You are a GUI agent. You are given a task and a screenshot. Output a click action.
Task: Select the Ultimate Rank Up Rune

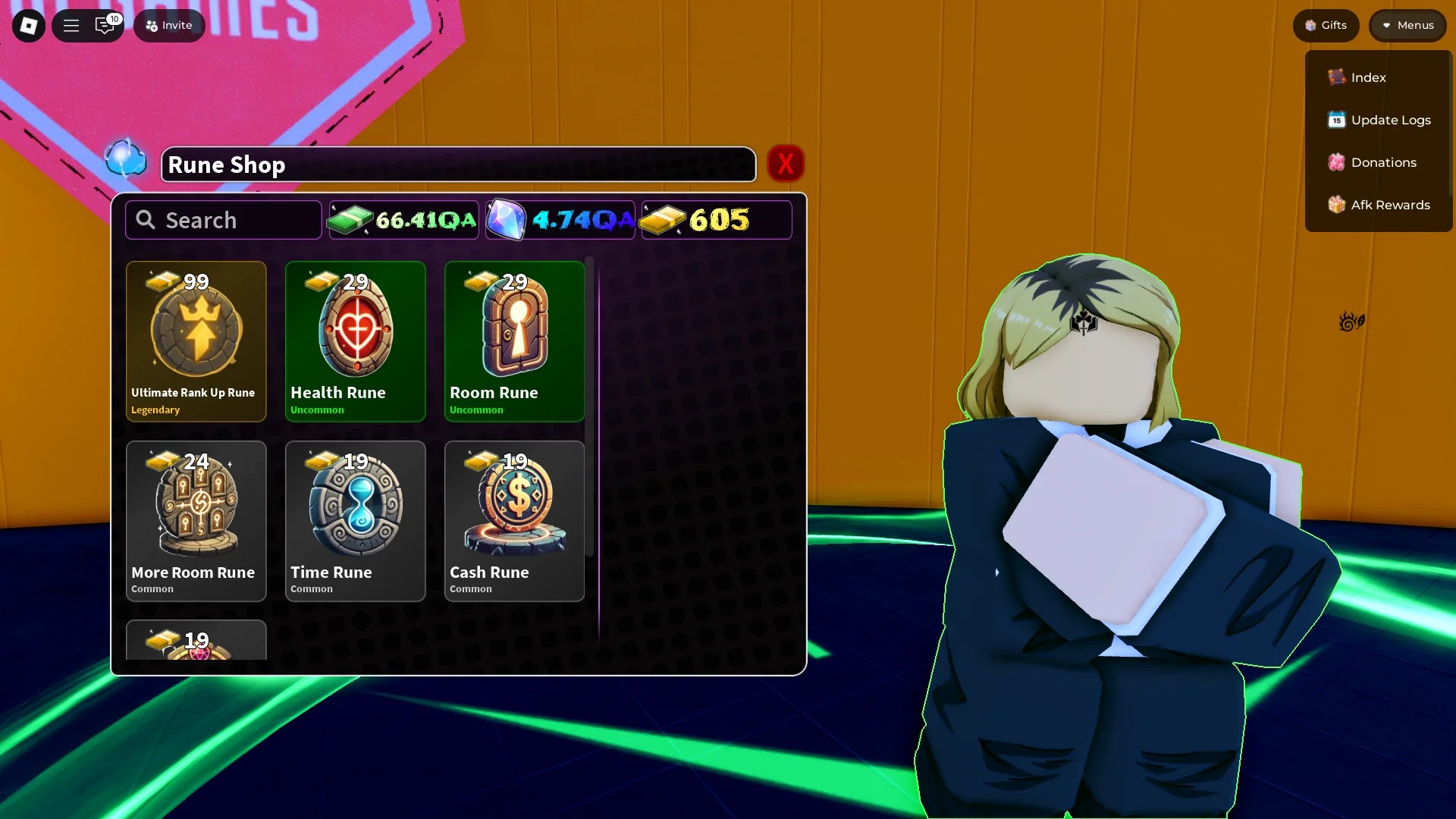tap(196, 341)
